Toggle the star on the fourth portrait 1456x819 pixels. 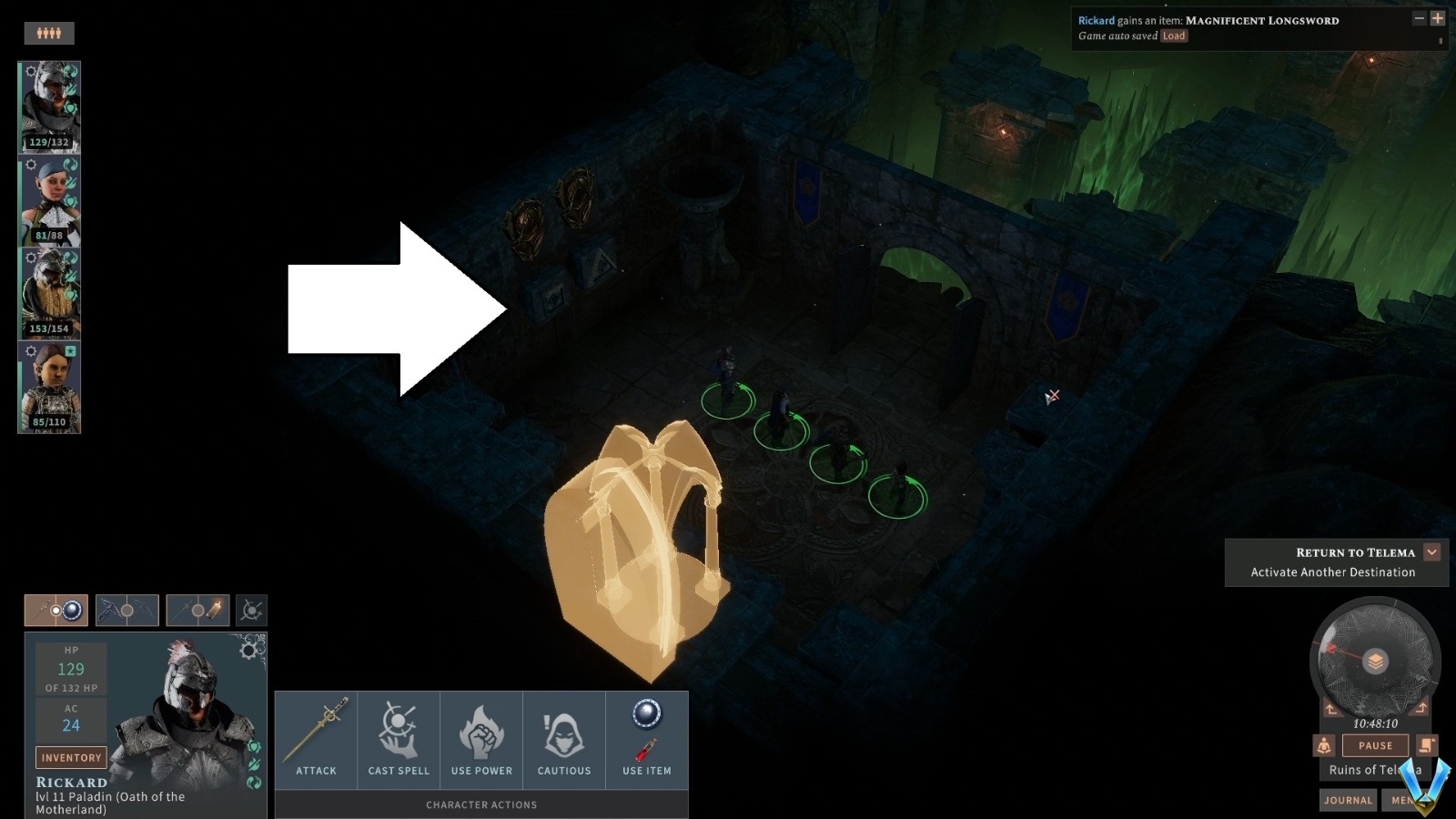pos(70,351)
